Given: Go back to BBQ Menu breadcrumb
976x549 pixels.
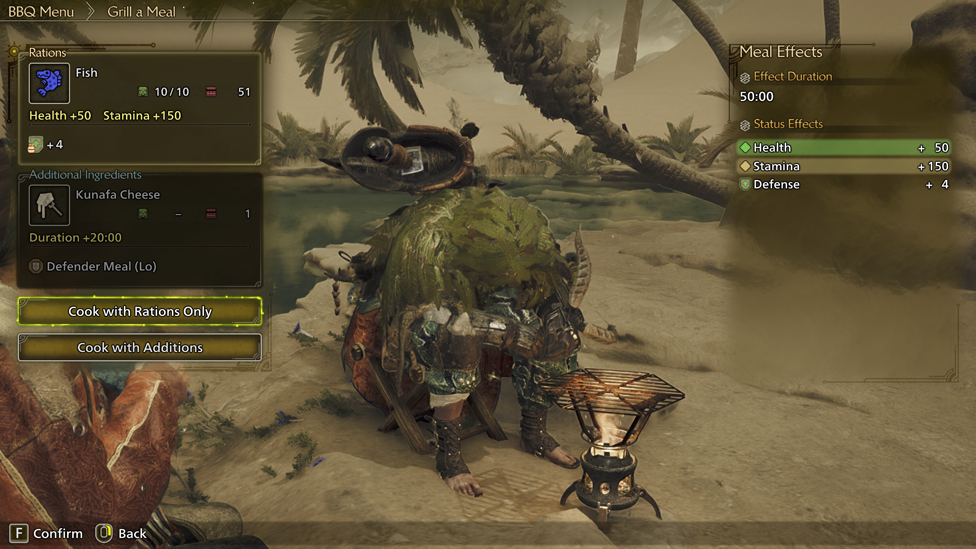Looking at the screenshot, I should 41,12.
